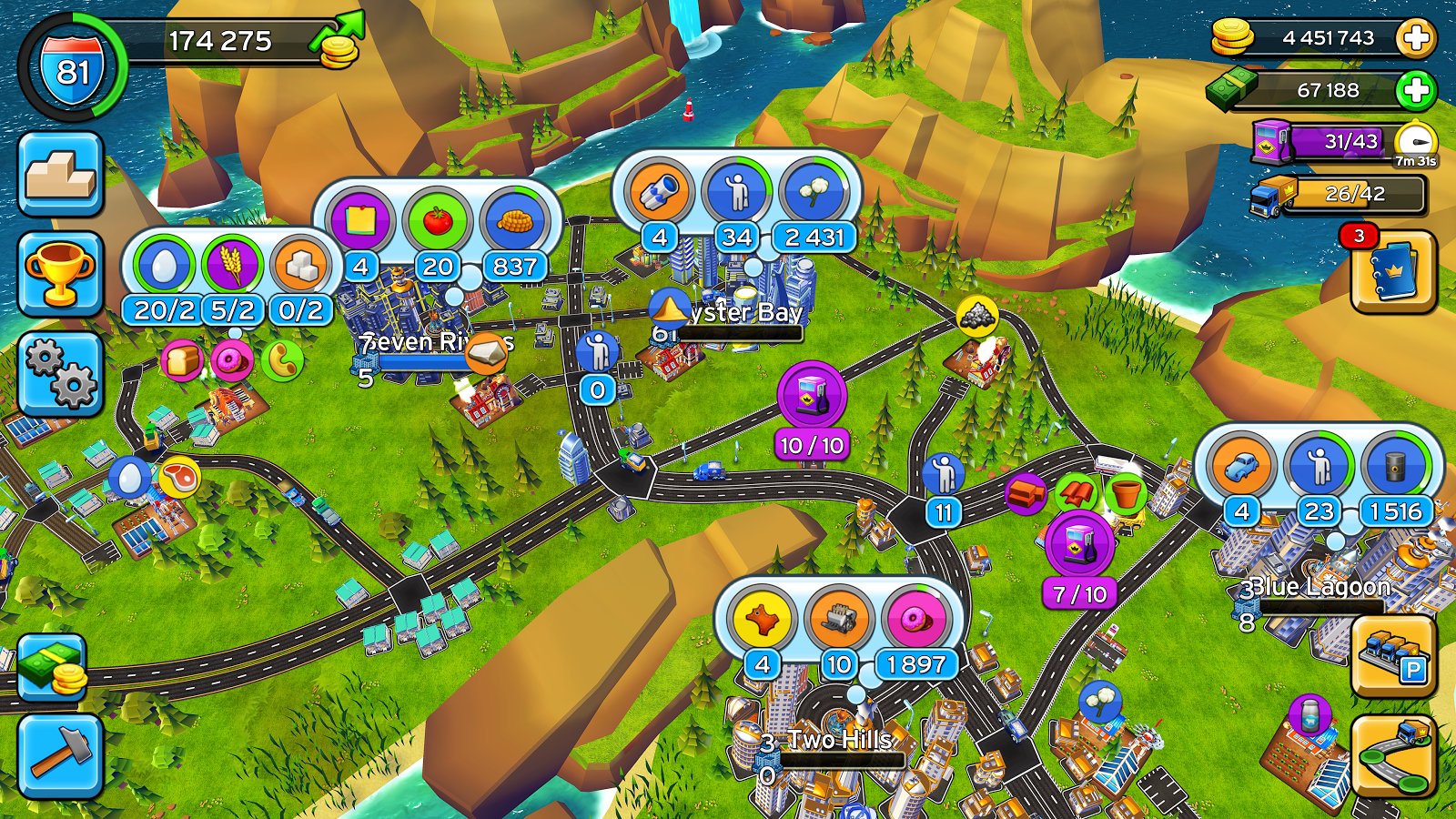Buy more cash with green plus button
Image resolution: width=1456 pixels, height=819 pixels.
1416,90
